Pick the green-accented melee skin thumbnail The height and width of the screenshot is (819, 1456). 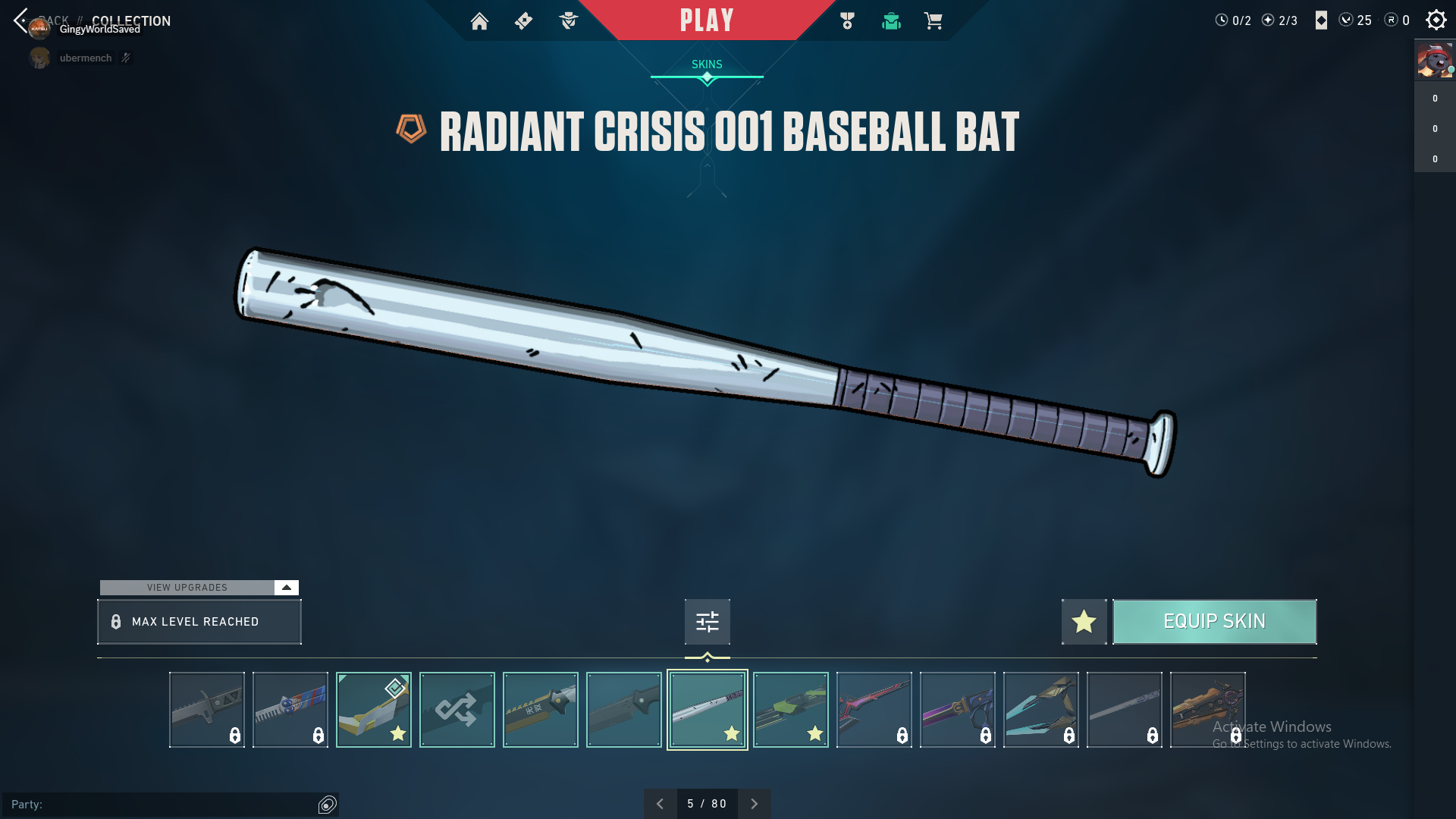tap(790, 710)
